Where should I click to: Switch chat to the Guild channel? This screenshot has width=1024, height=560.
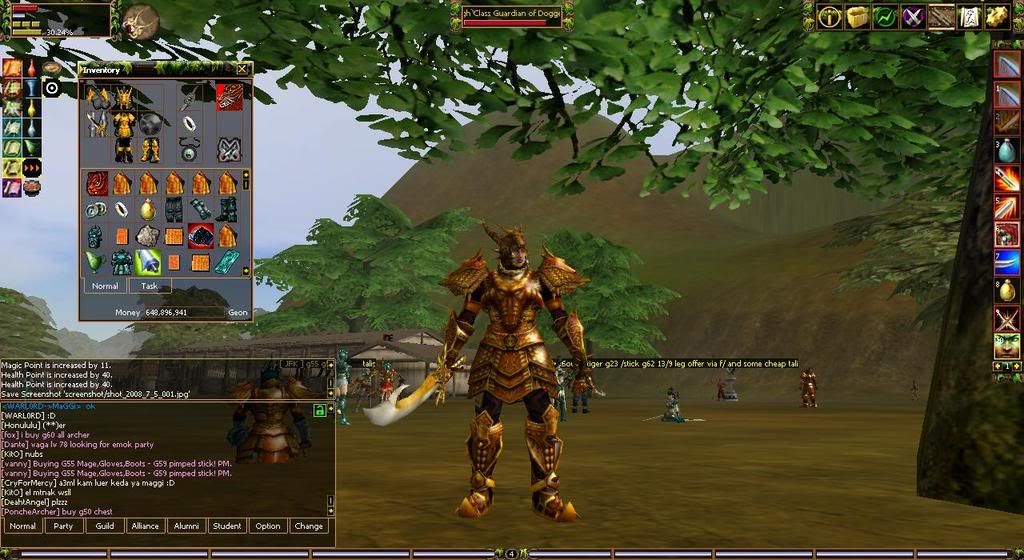click(x=104, y=526)
